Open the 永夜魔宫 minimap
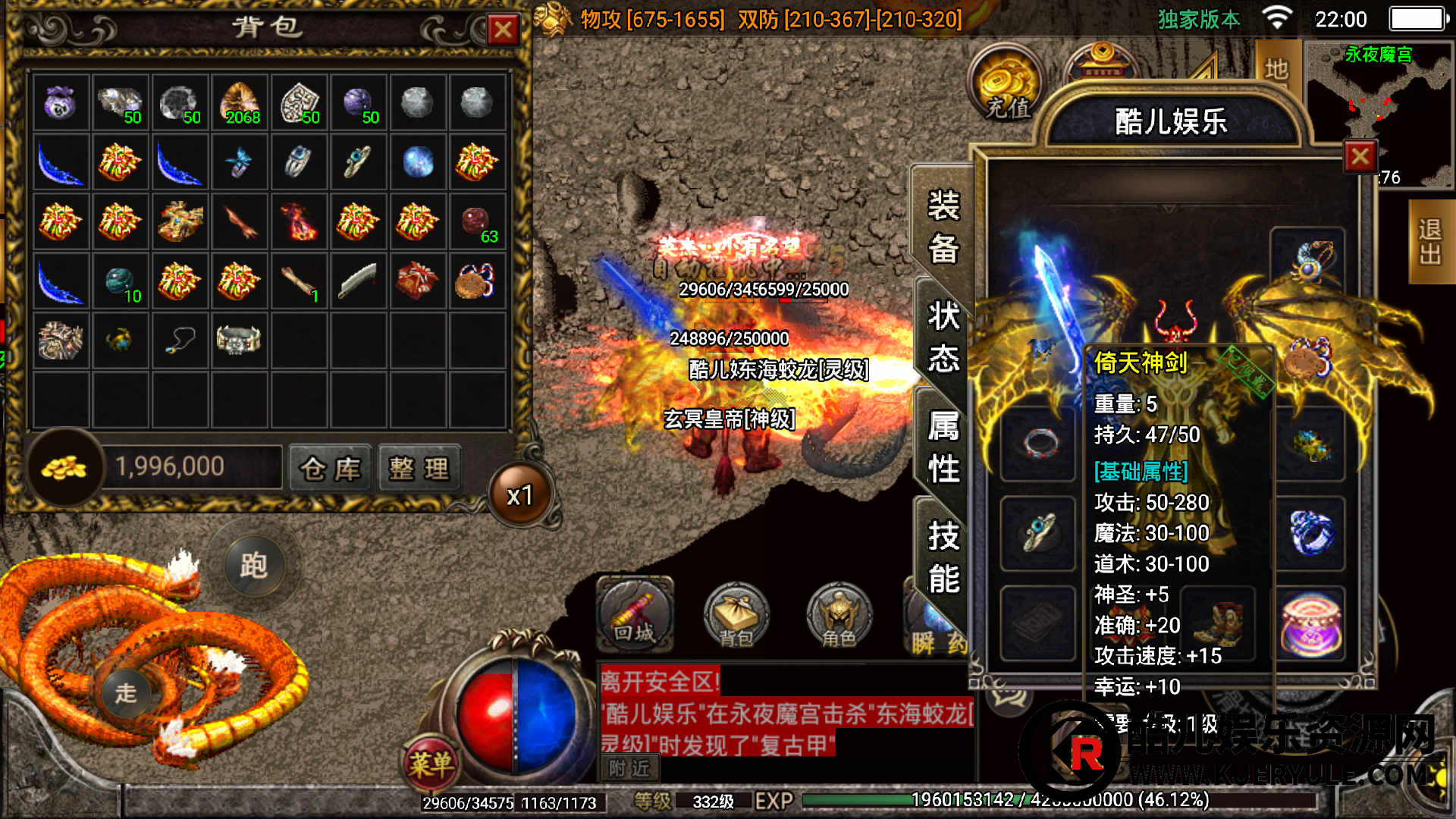 (1378, 114)
